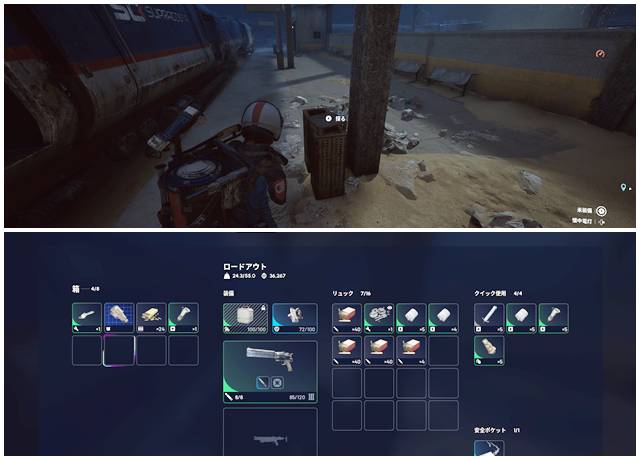This screenshot has height=460, width=640.
Task: Click the revolver's empty attachment icon
Action: click(x=277, y=382)
